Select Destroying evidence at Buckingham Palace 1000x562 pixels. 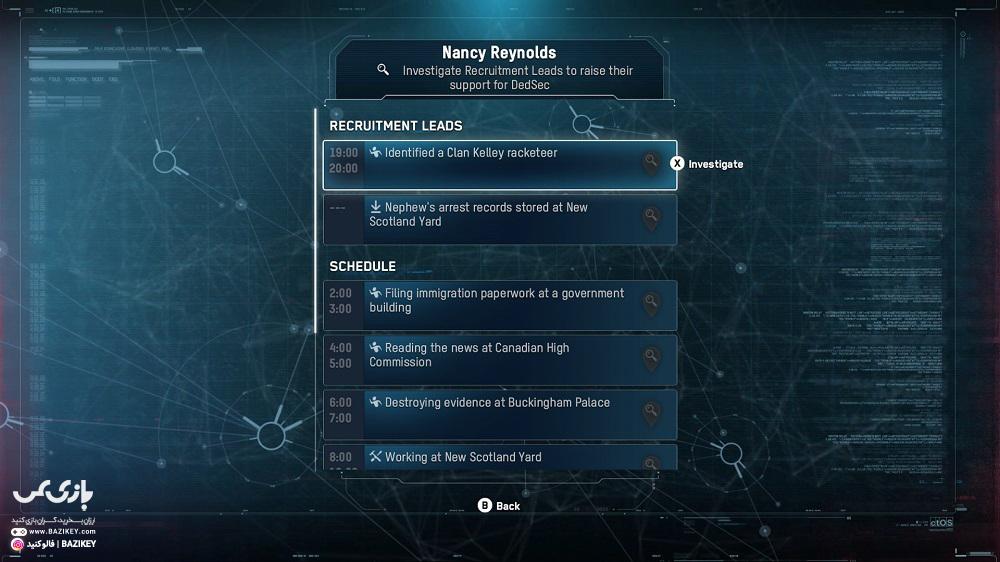click(x=499, y=414)
